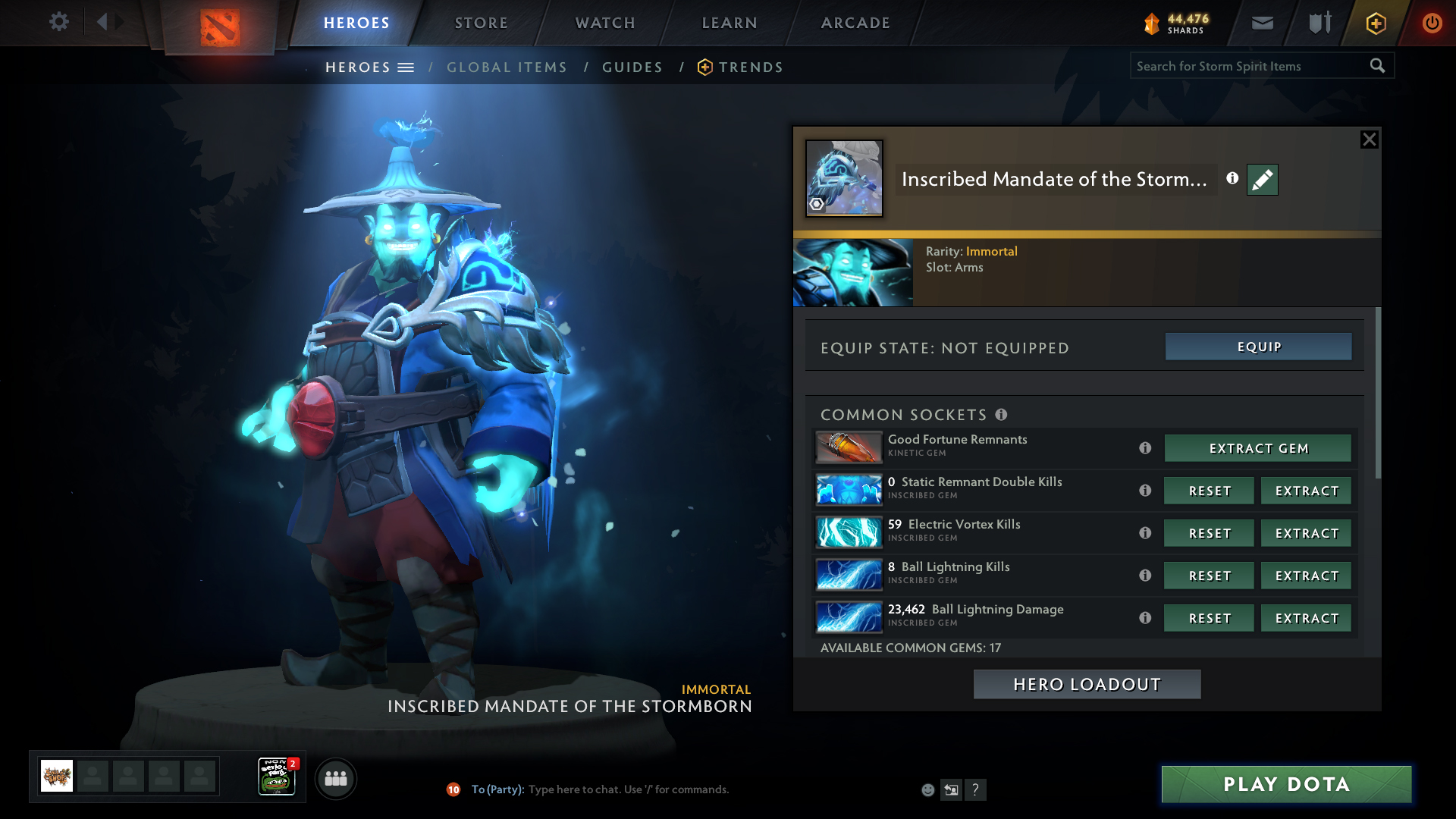Start matchmaking with Play Dota
The height and width of the screenshot is (819, 1456).
coord(1286,784)
